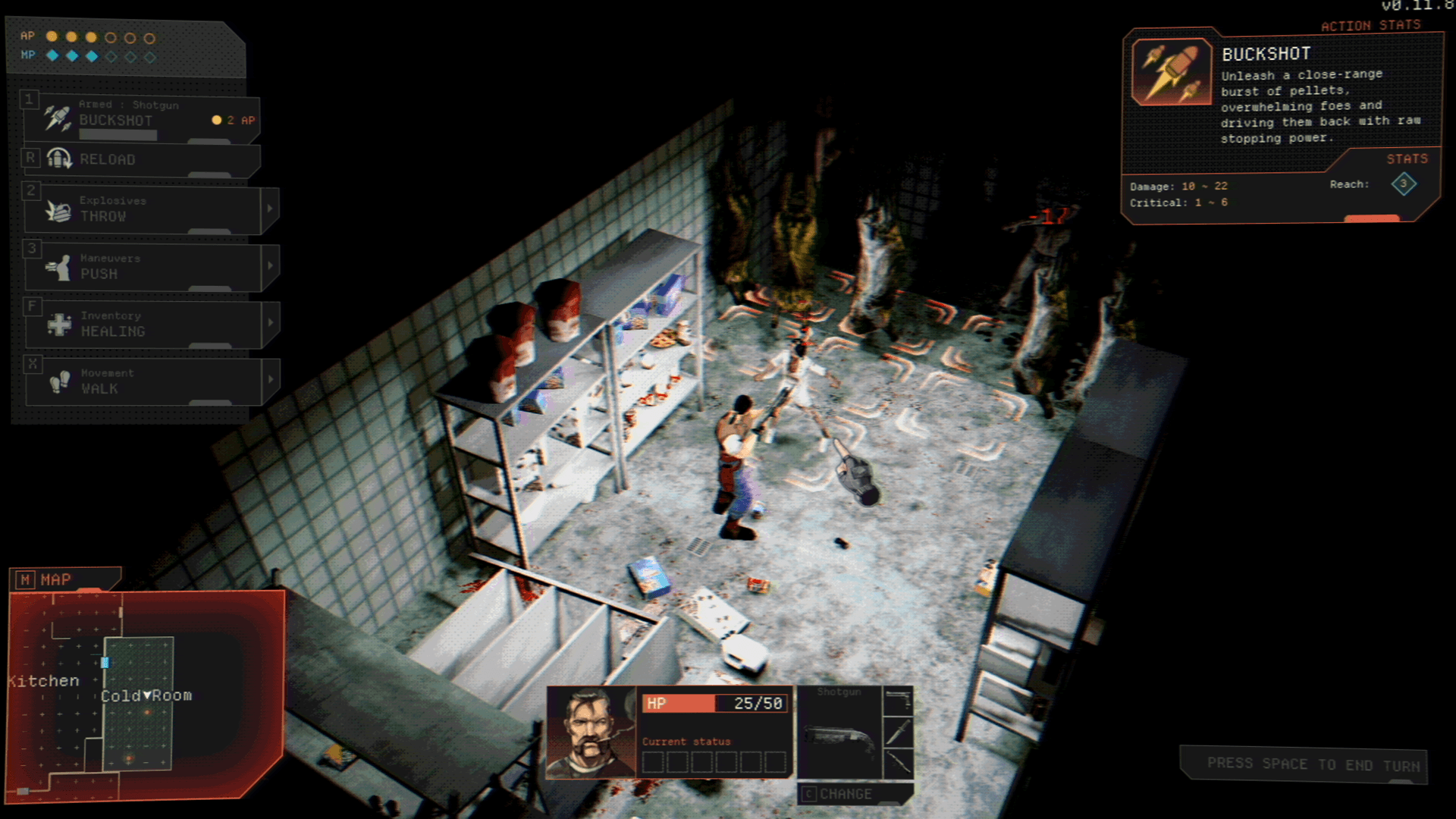Switch to the pistol weapon slot

[x=899, y=701]
